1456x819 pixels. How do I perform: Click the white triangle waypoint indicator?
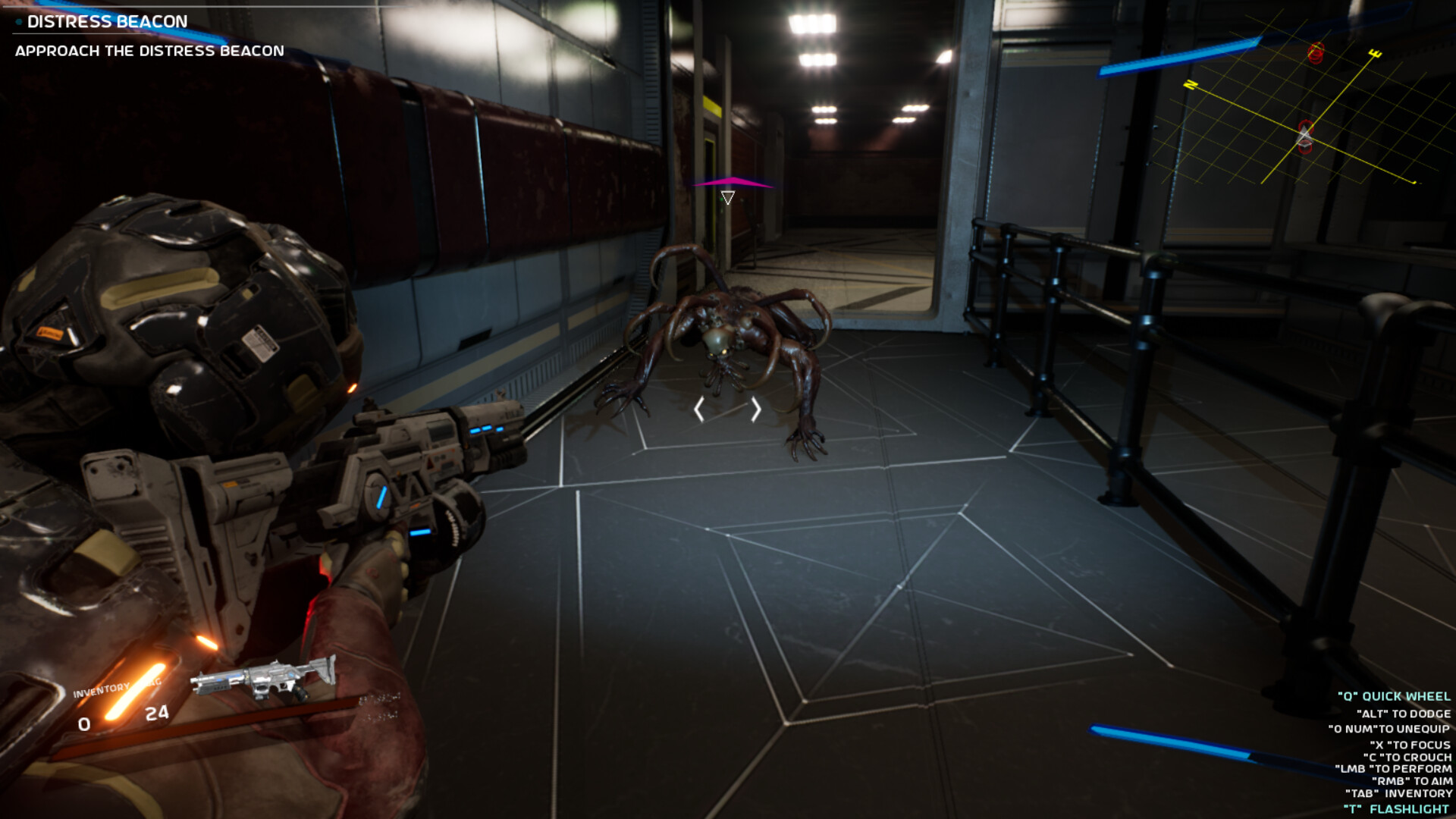[729, 198]
